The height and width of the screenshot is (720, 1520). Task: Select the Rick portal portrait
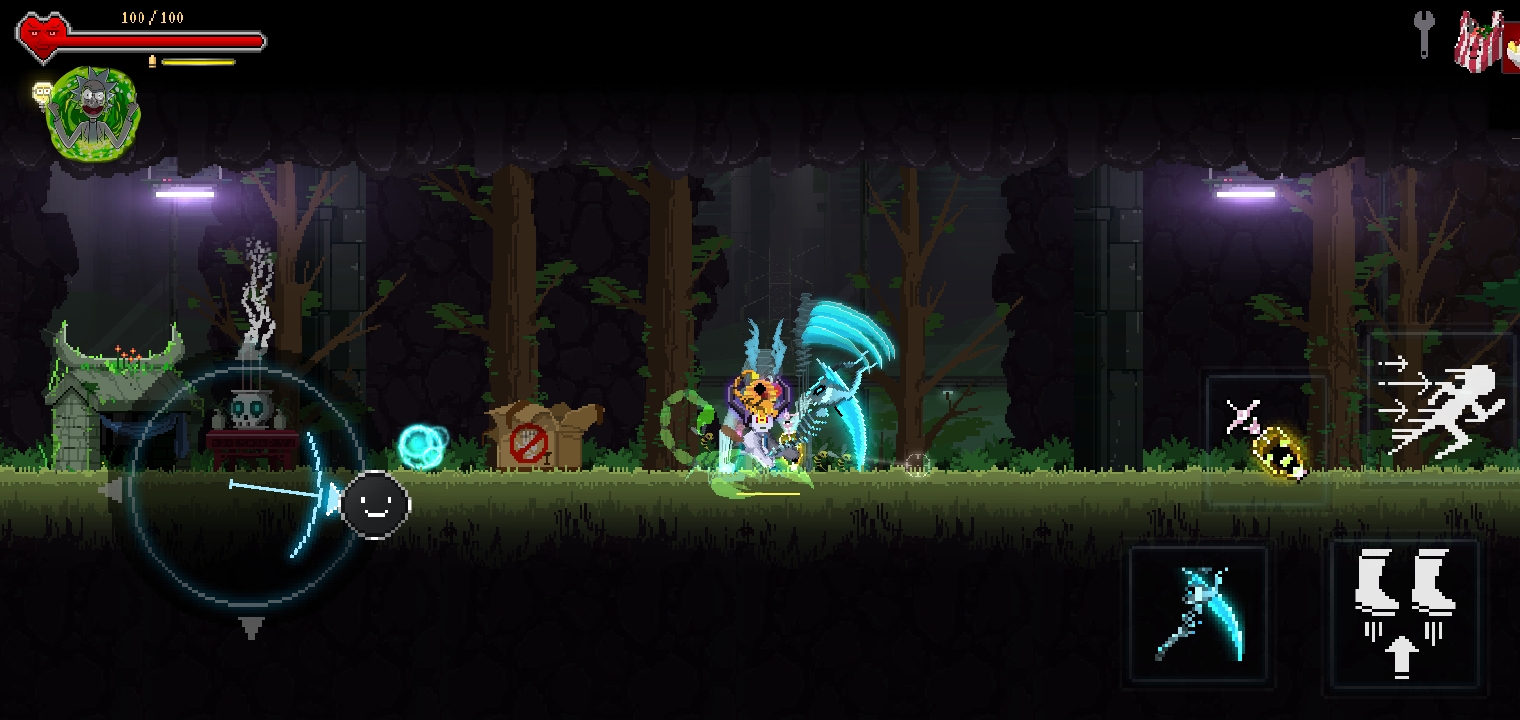(x=93, y=112)
